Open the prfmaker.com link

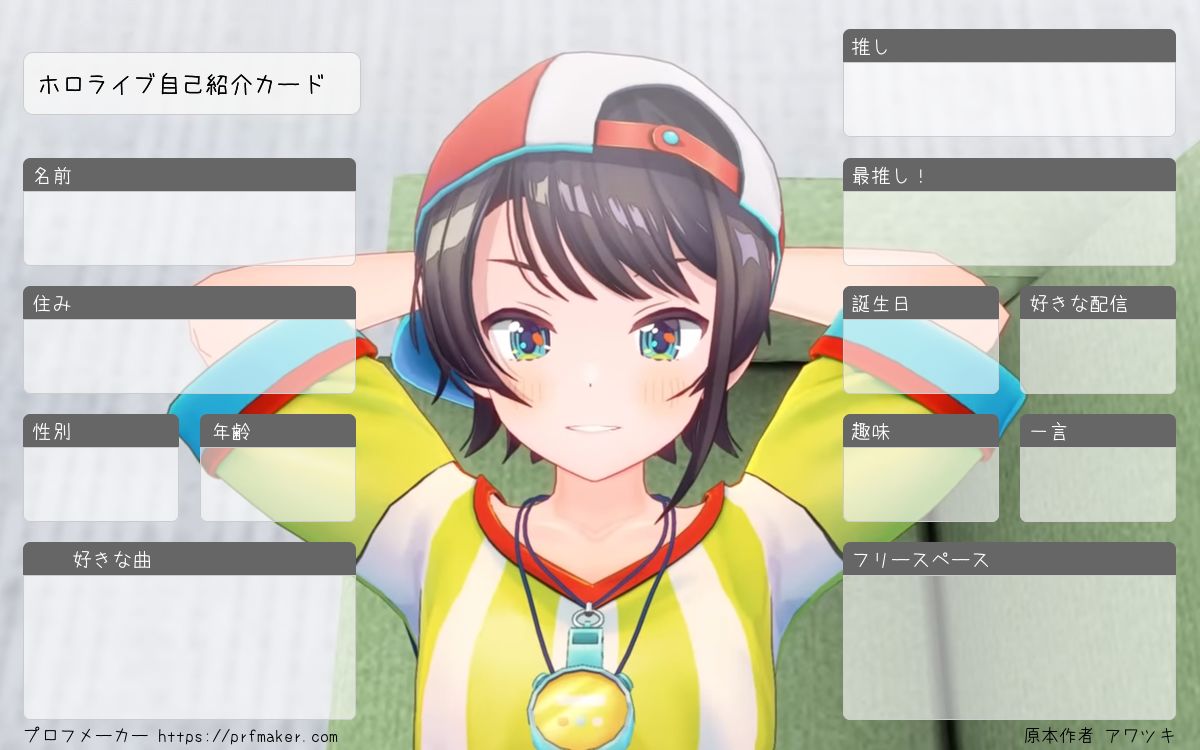pyautogui.click(x=248, y=737)
